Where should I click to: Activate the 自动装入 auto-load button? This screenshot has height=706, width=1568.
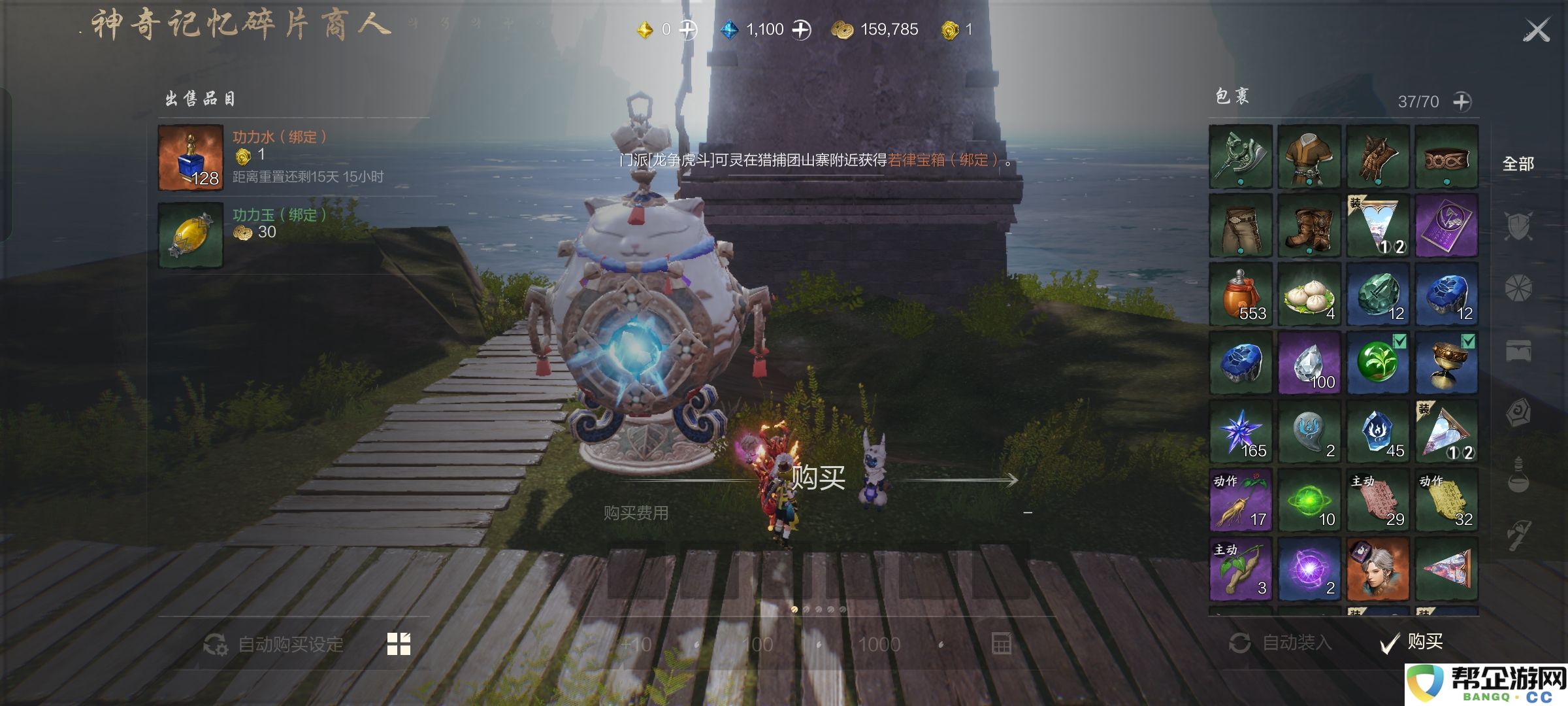pyautogui.click(x=1281, y=643)
